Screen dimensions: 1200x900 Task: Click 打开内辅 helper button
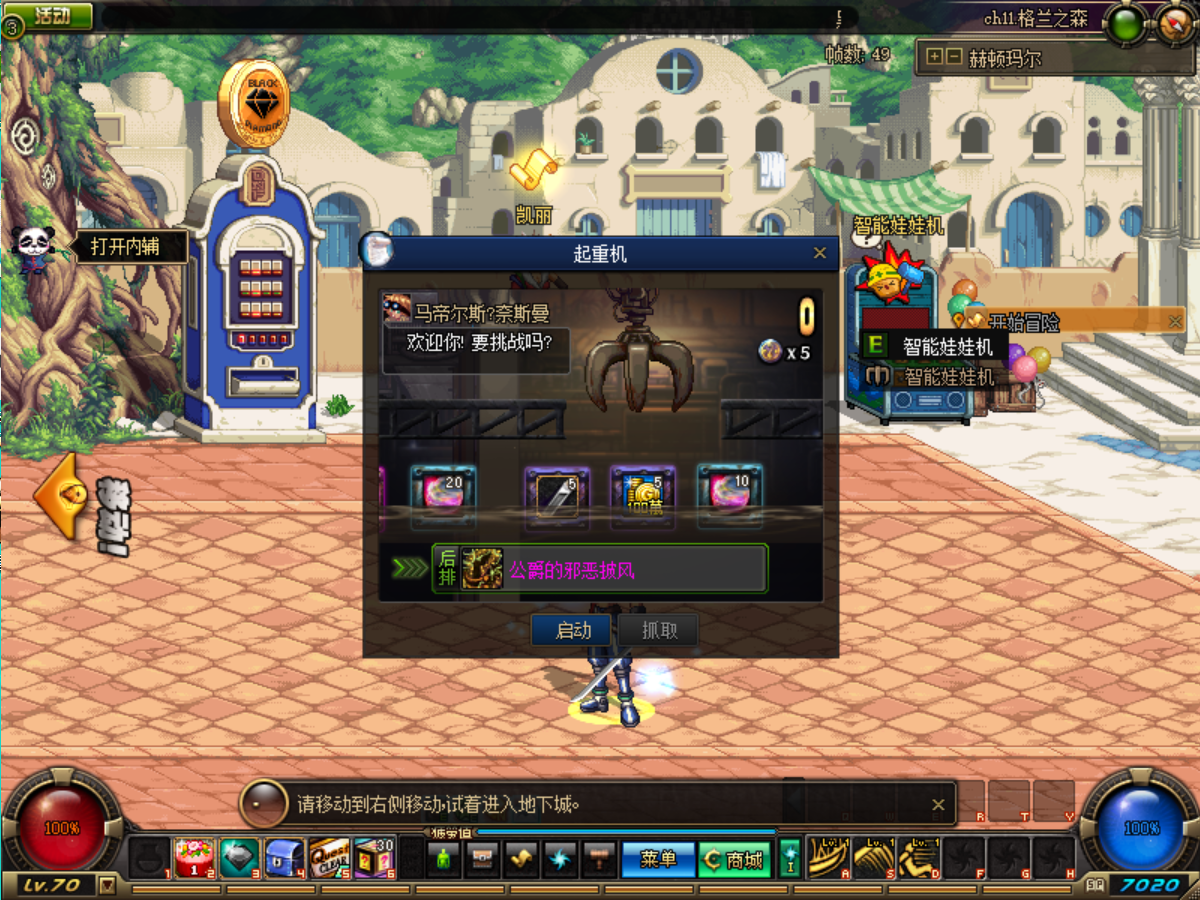(124, 246)
